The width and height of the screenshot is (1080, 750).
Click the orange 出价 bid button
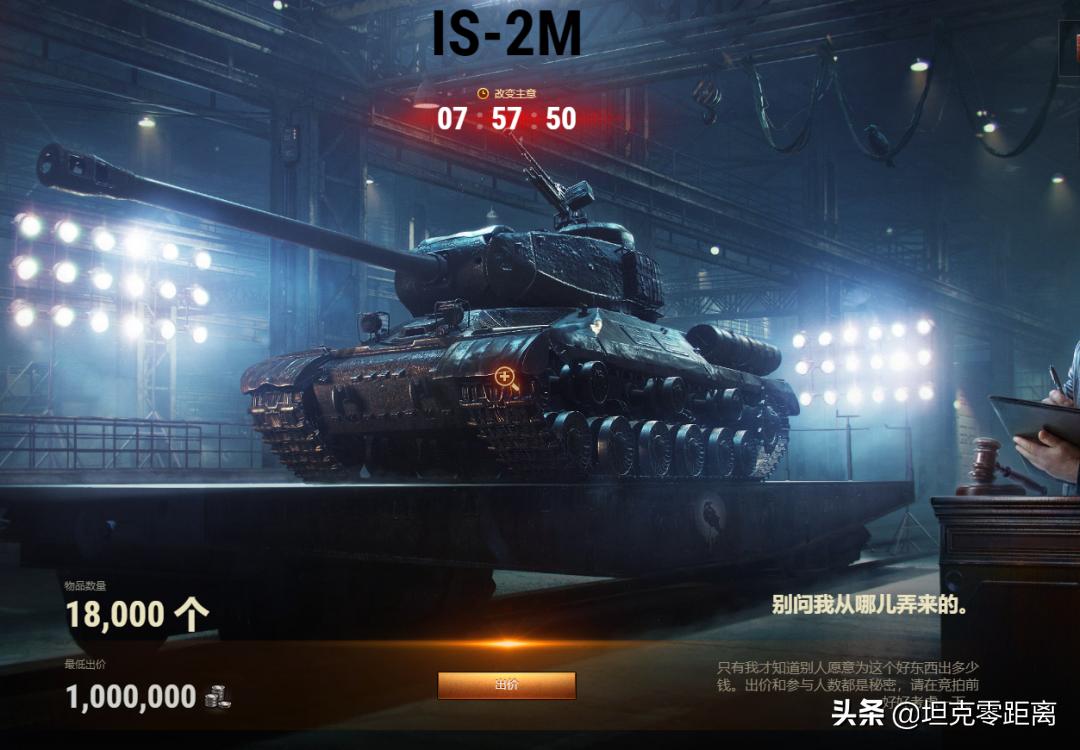click(x=507, y=685)
